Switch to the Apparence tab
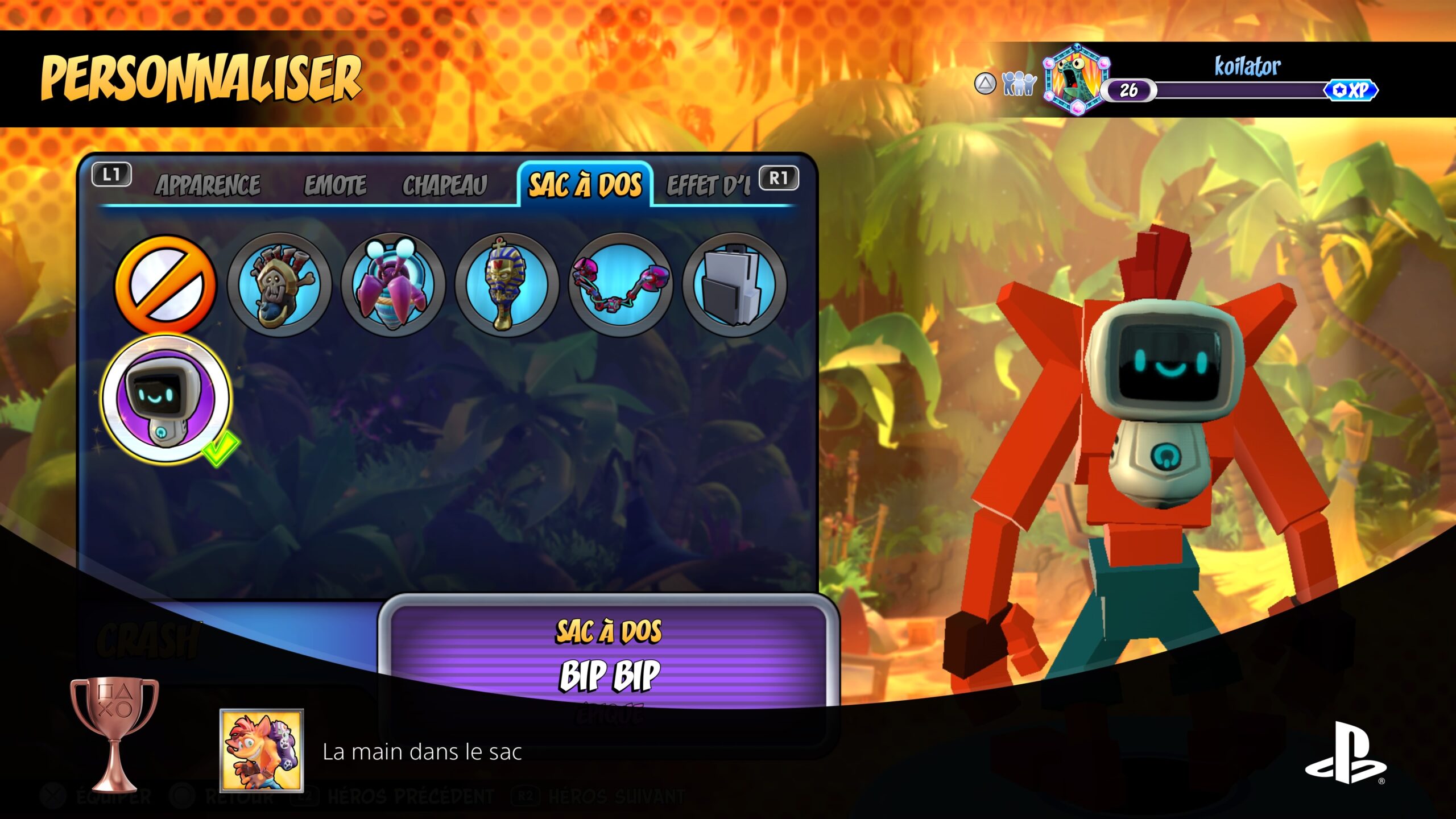Image resolution: width=1456 pixels, height=819 pixels. pyautogui.click(x=208, y=185)
